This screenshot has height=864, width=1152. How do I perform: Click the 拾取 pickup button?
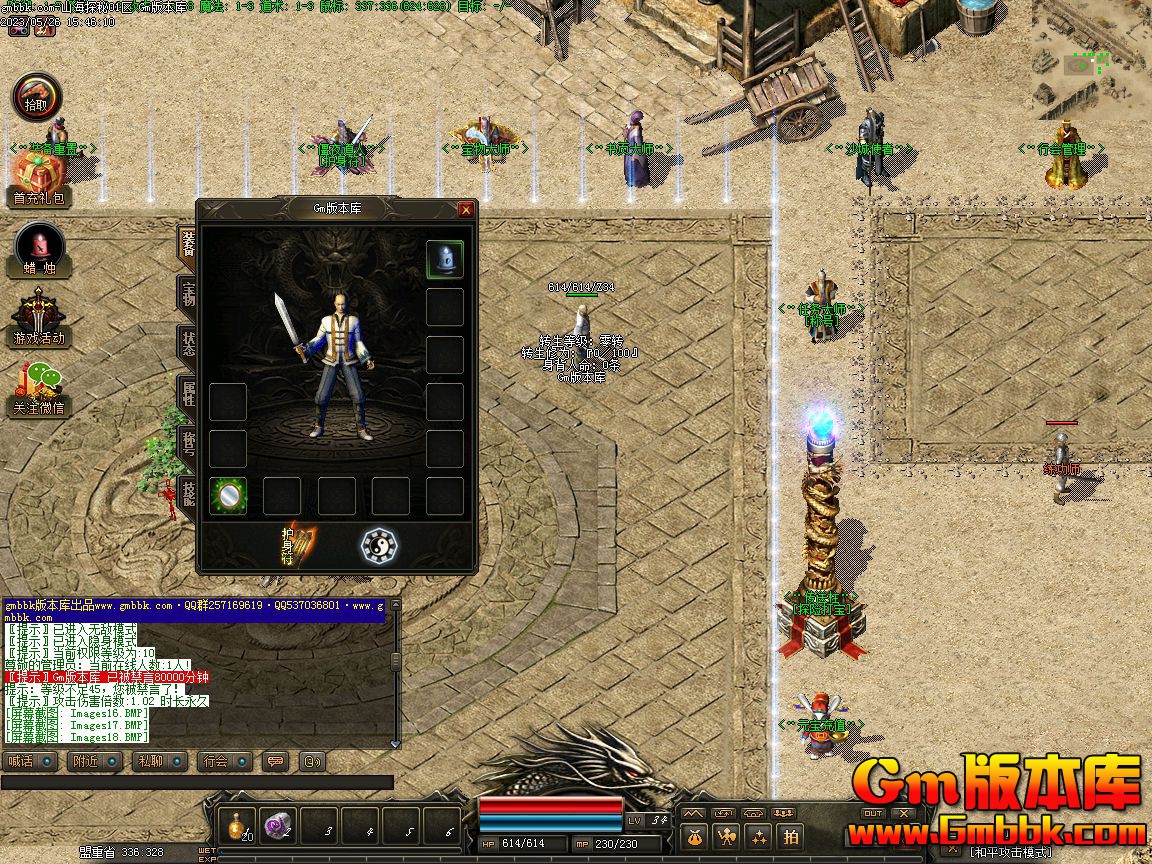pos(37,98)
